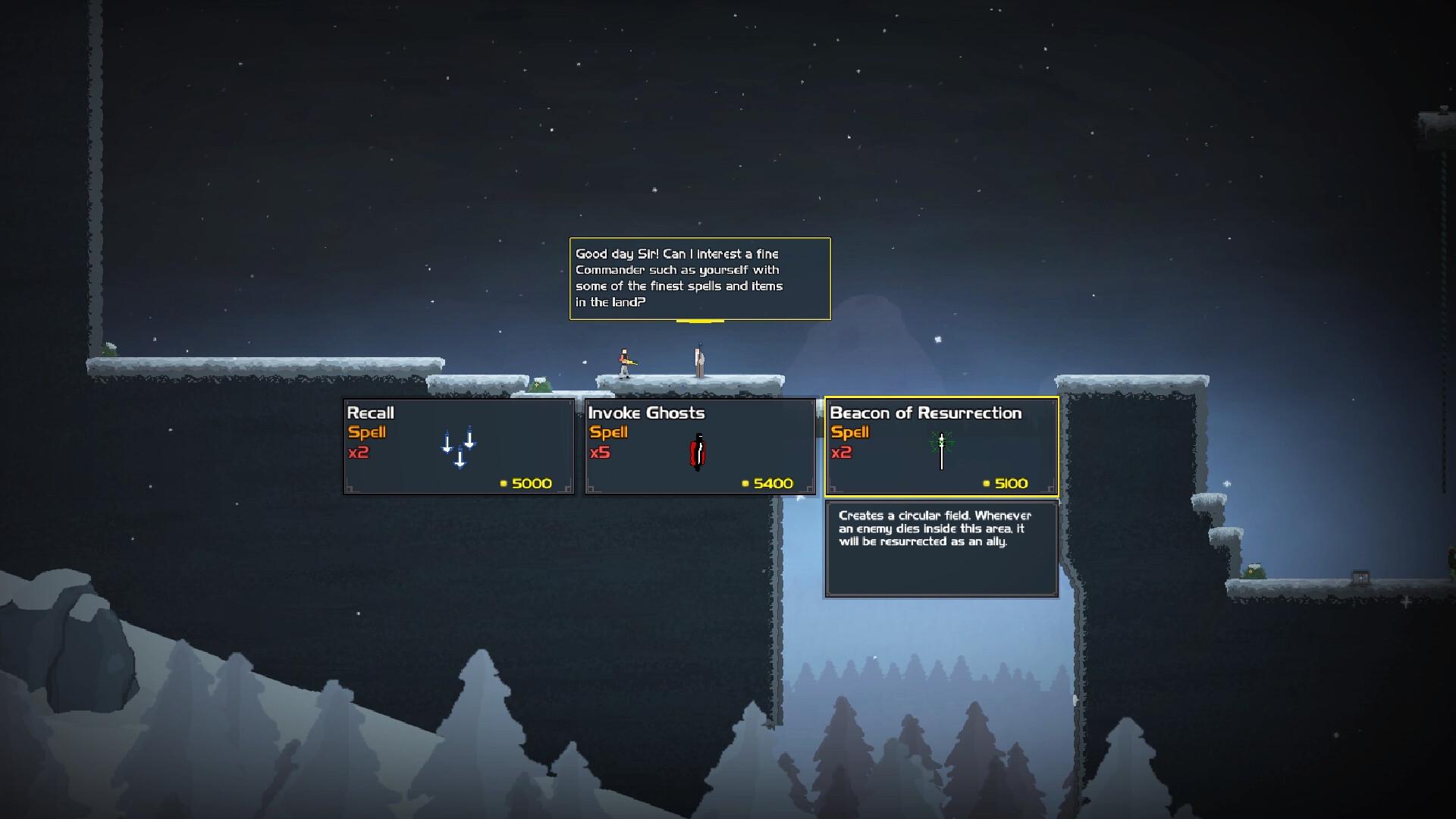
Task: Click the orange Spell label on the Recall card
Action: tap(367, 432)
